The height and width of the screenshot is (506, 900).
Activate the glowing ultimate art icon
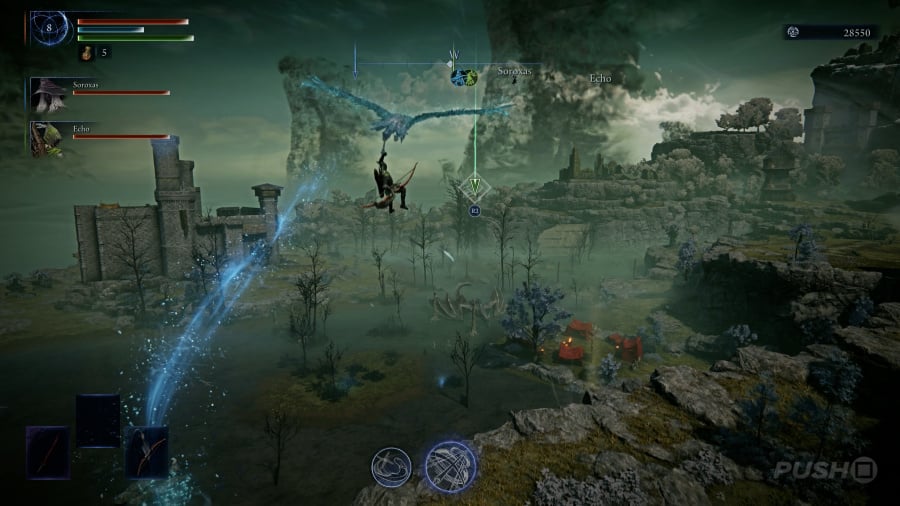click(x=449, y=465)
